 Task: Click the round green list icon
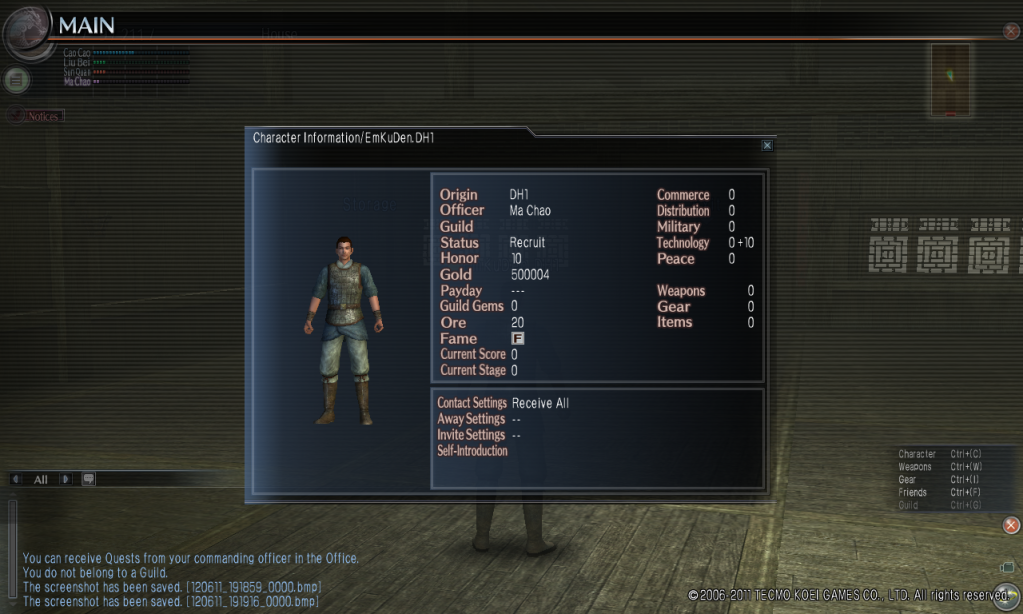tap(16, 80)
